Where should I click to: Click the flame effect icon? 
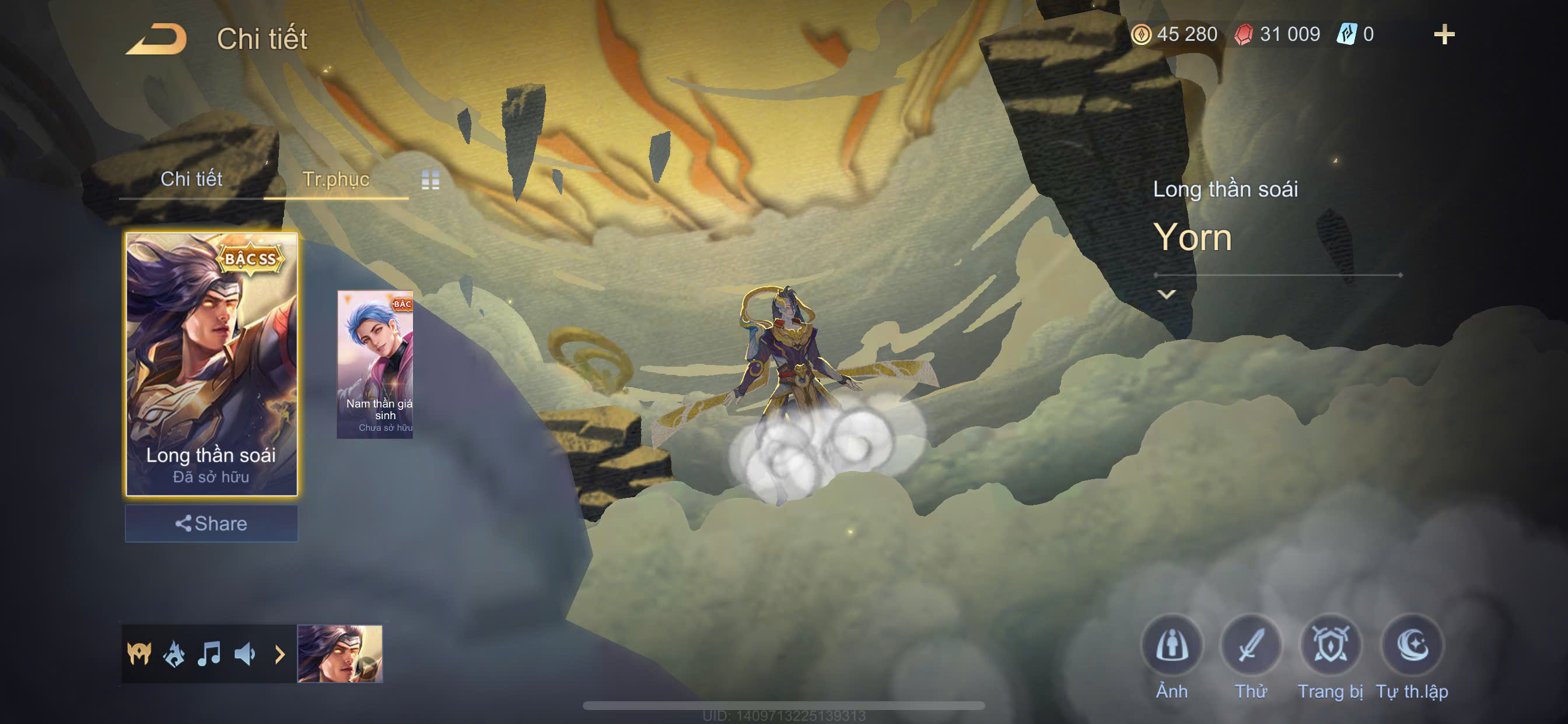point(174,654)
